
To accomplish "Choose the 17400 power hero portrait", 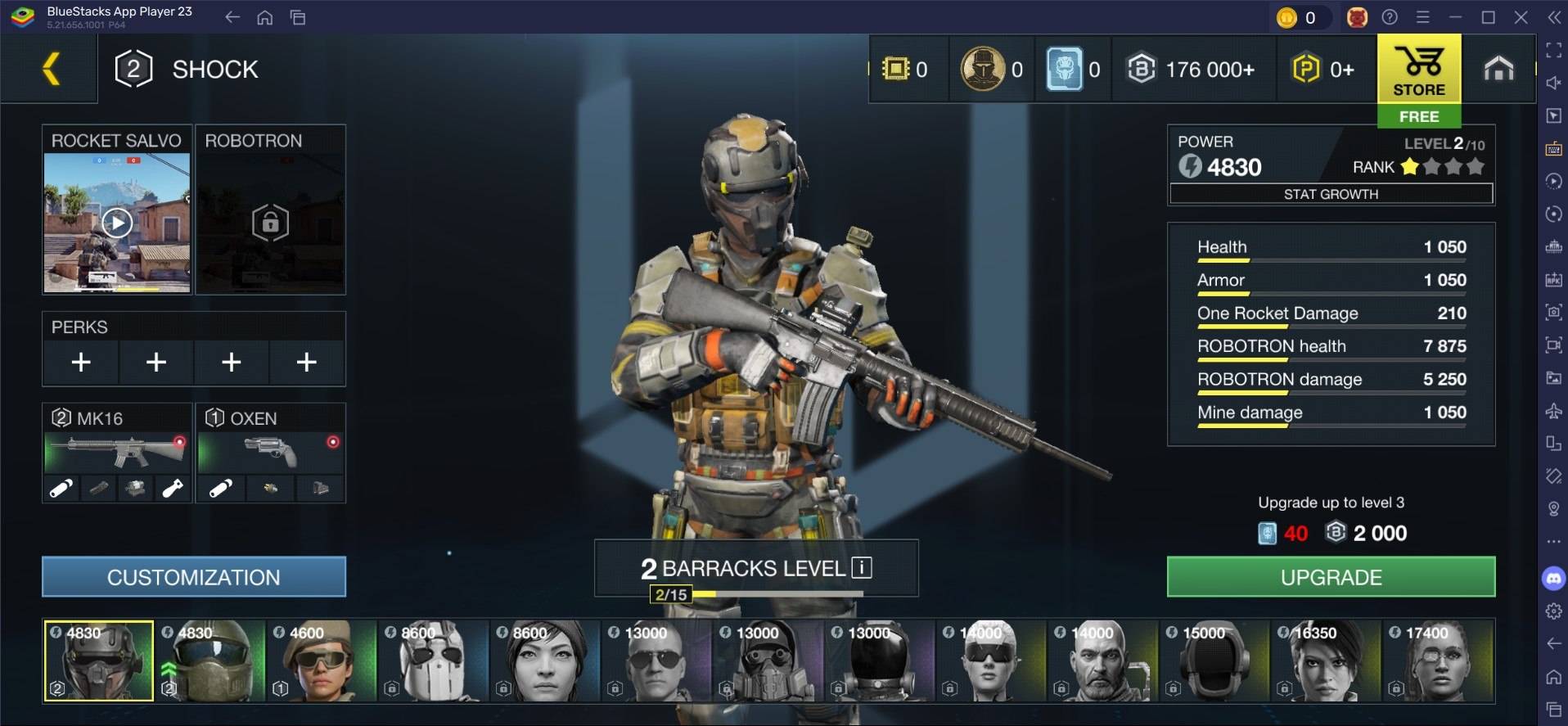I will point(1438,661).
